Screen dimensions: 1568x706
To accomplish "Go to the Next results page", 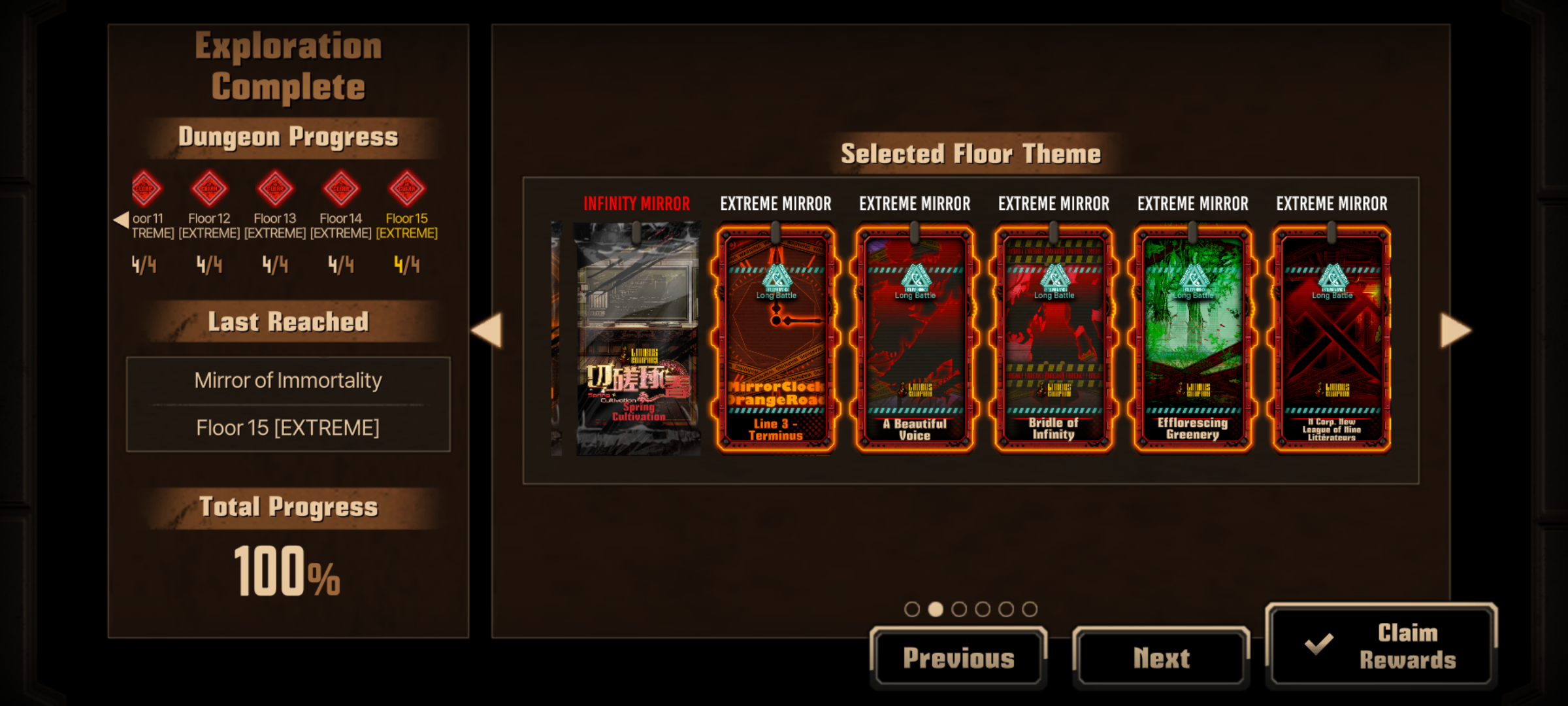I will 1161,658.
